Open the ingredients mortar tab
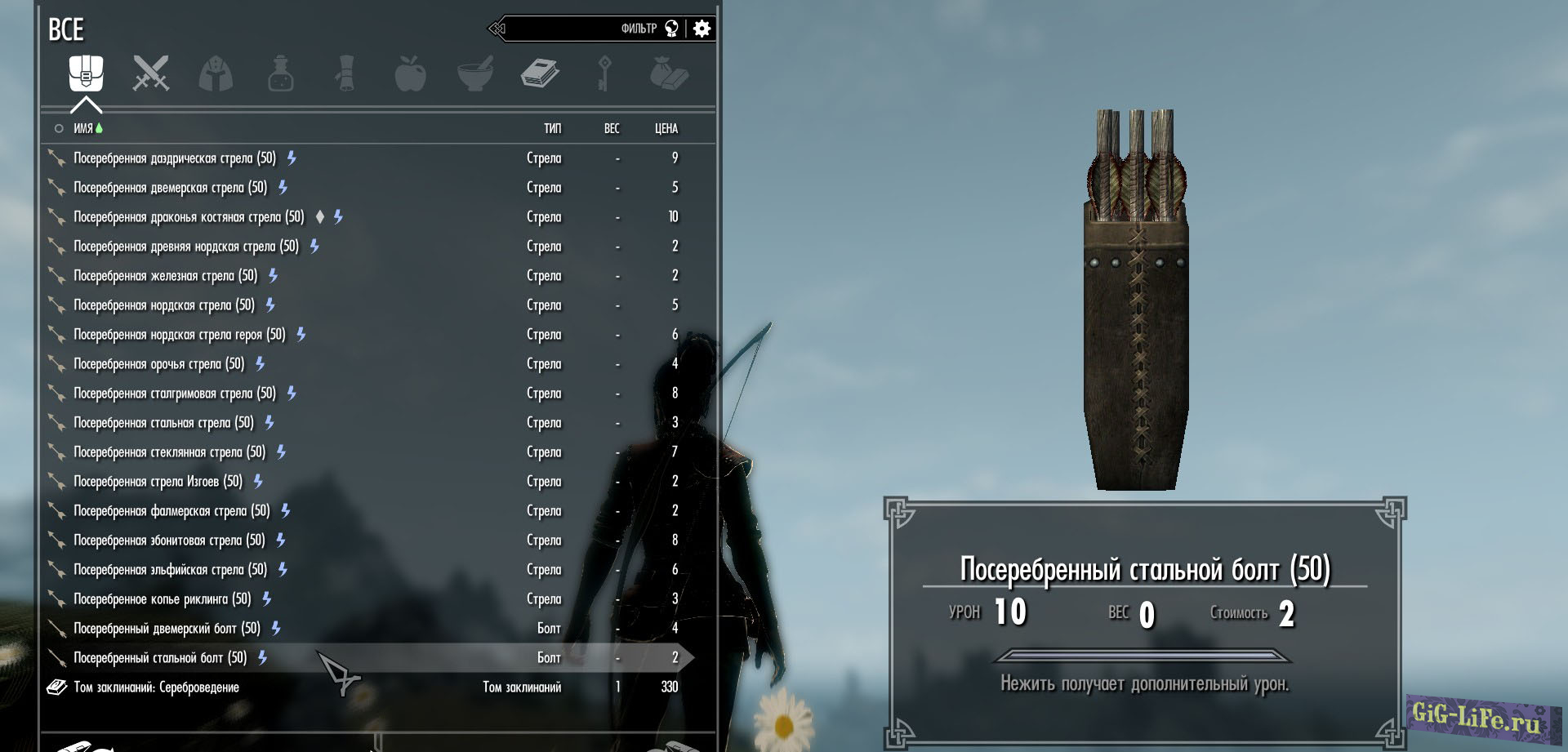The height and width of the screenshot is (752, 1568). 475,73
